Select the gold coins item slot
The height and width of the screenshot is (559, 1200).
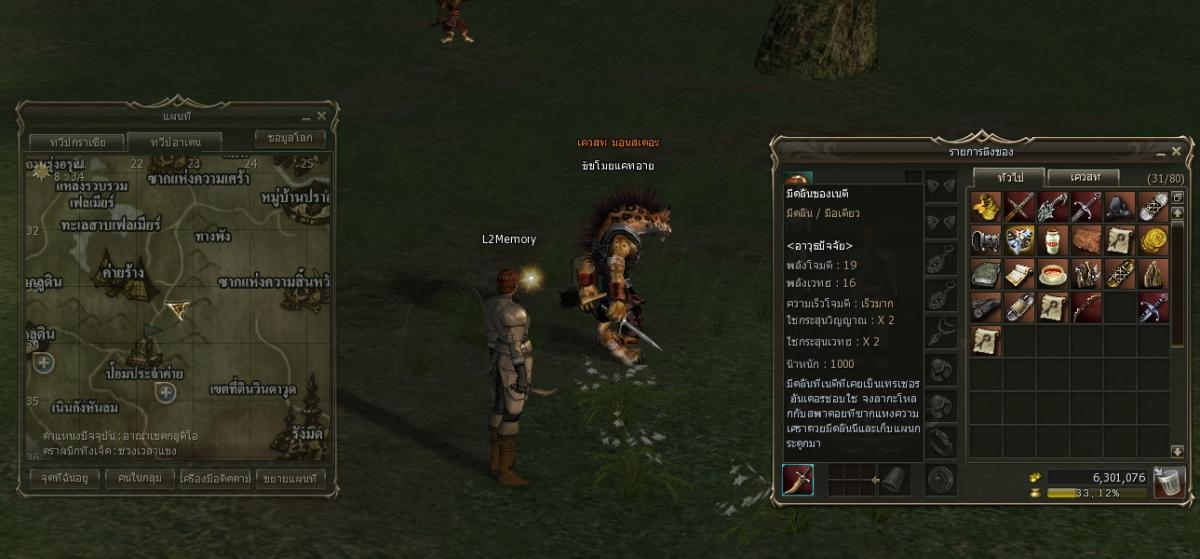1154,240
